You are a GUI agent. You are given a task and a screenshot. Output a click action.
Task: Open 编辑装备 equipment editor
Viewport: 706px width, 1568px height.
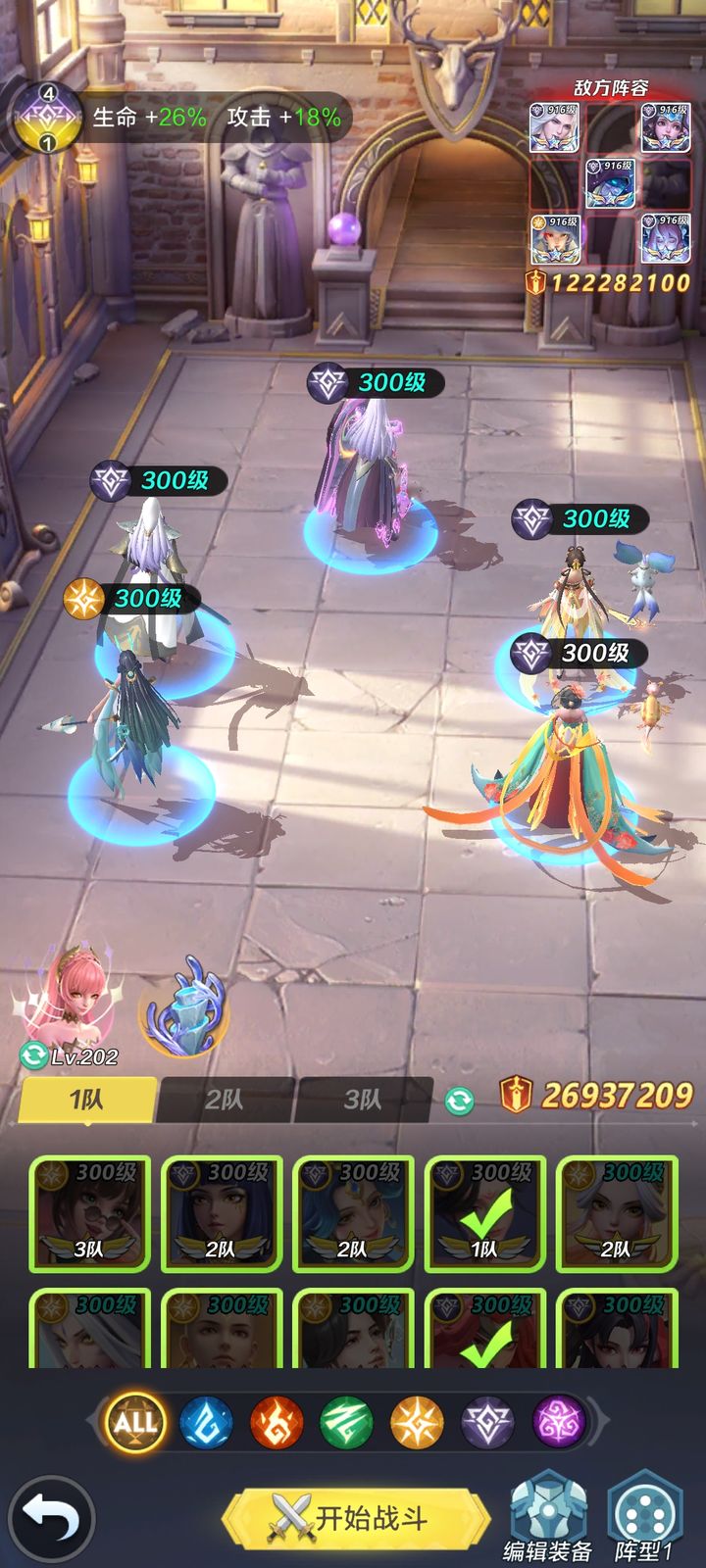(547, 1517)
